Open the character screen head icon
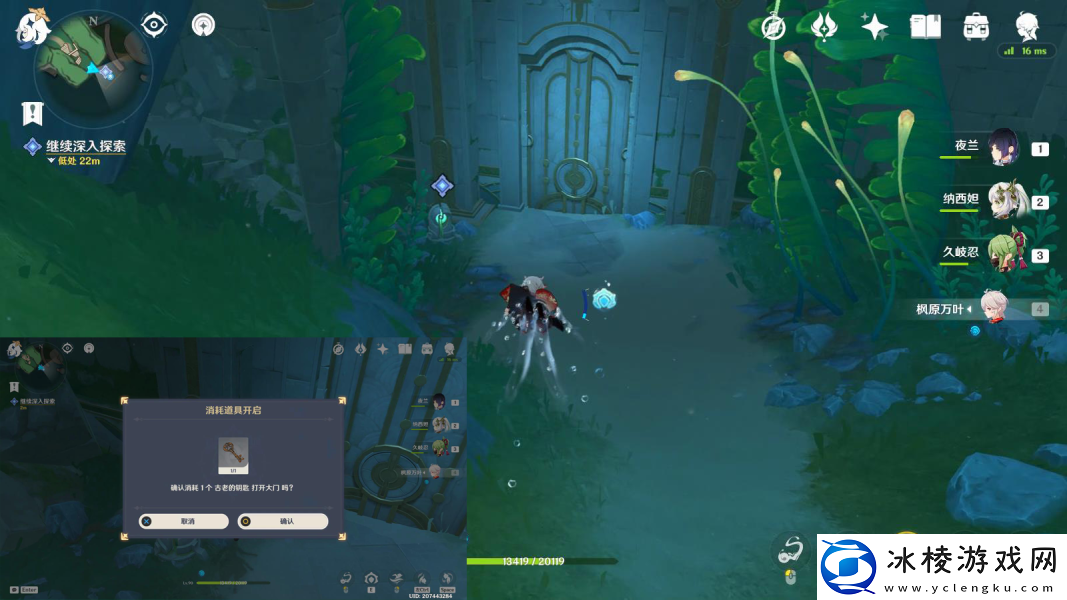Image resolution: width=1067 pixels, height=600 pixels. [1026, 26]
